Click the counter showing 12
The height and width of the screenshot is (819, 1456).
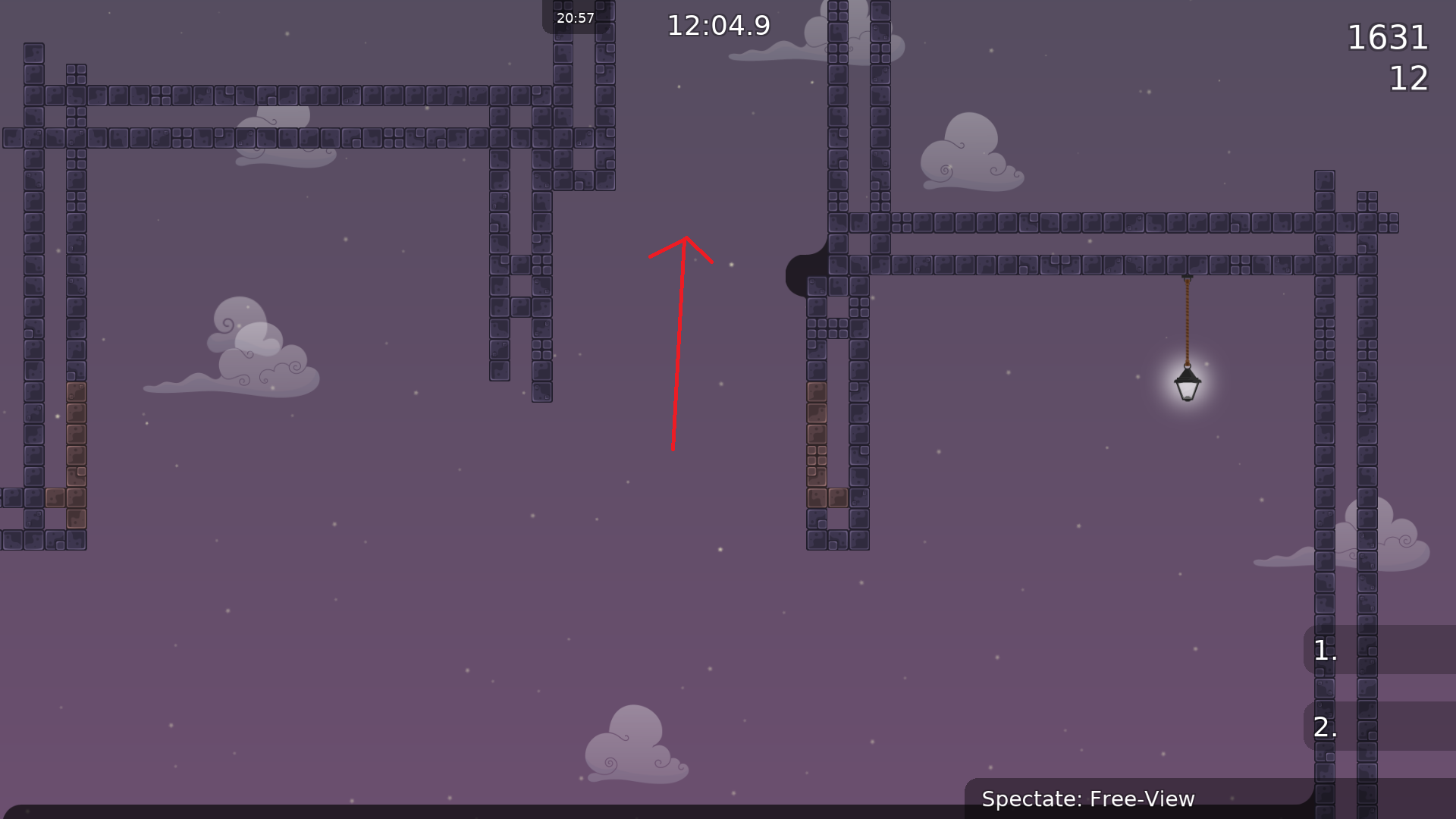pos(1408,79)
